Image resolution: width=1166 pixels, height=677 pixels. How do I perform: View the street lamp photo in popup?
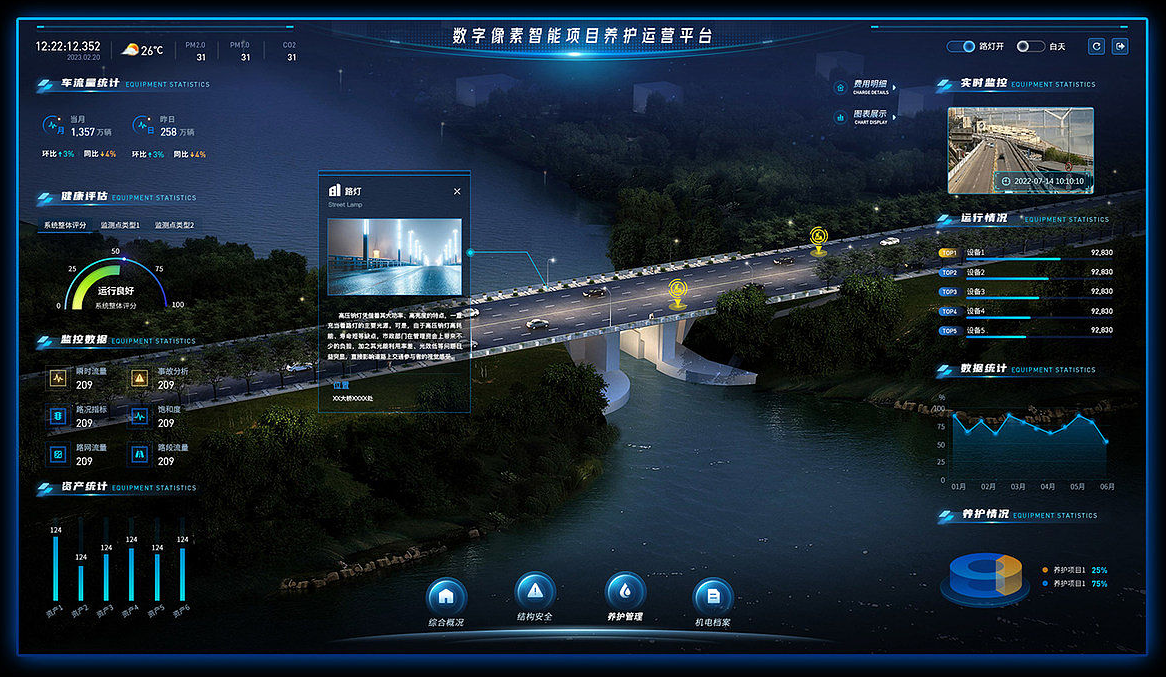pos(394,257)
